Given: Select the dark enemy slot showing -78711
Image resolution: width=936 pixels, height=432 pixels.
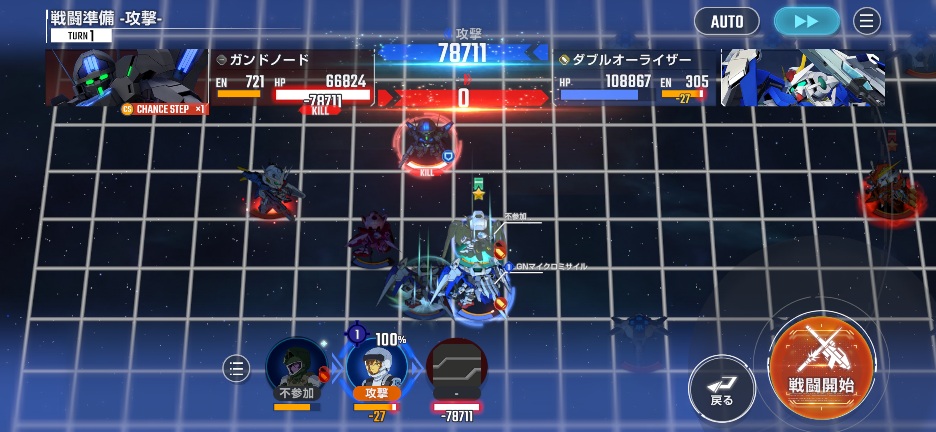Looking at the screenshot, I should tap(456, 370).
